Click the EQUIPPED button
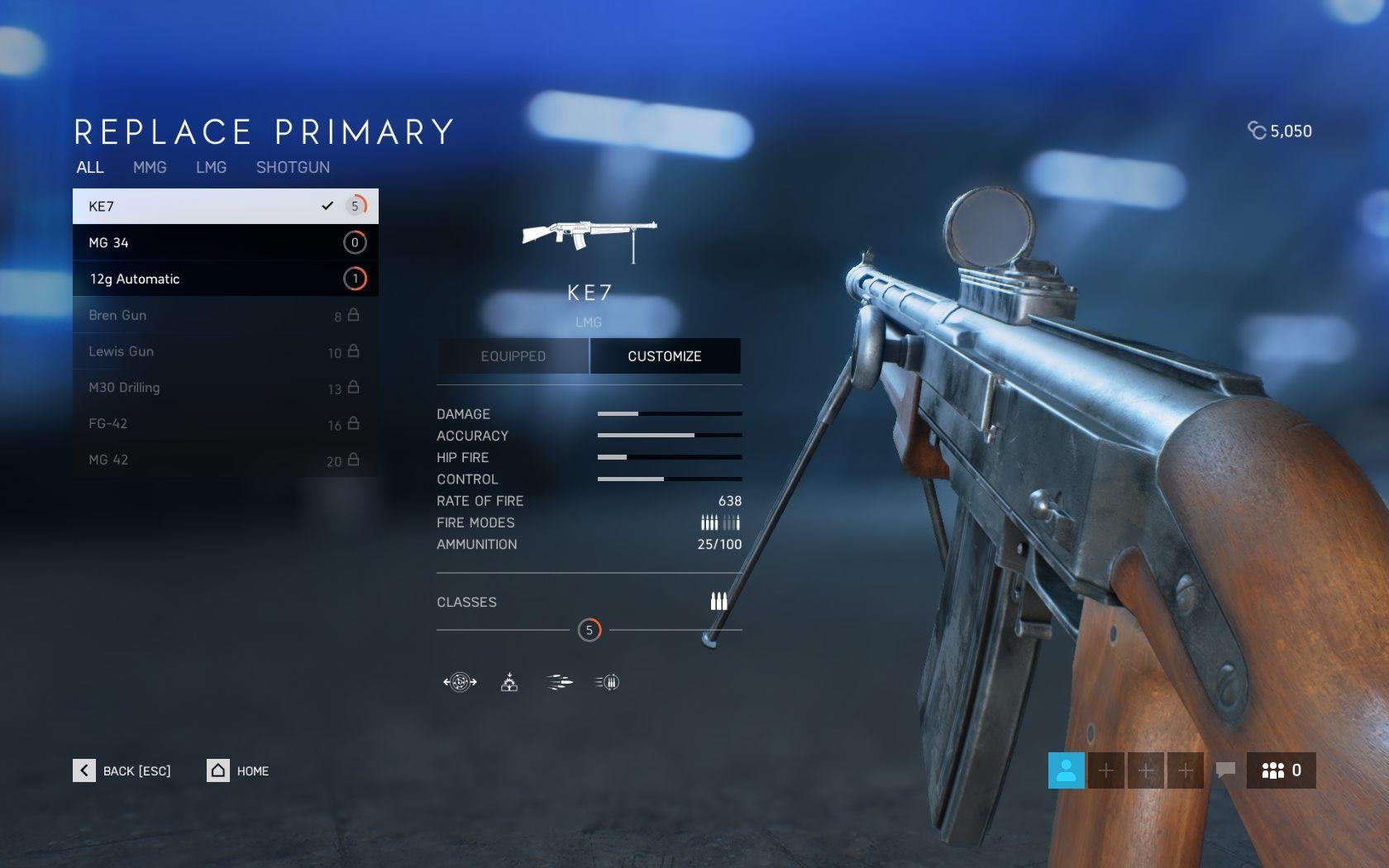1389x868 pixels. (513, 356)
